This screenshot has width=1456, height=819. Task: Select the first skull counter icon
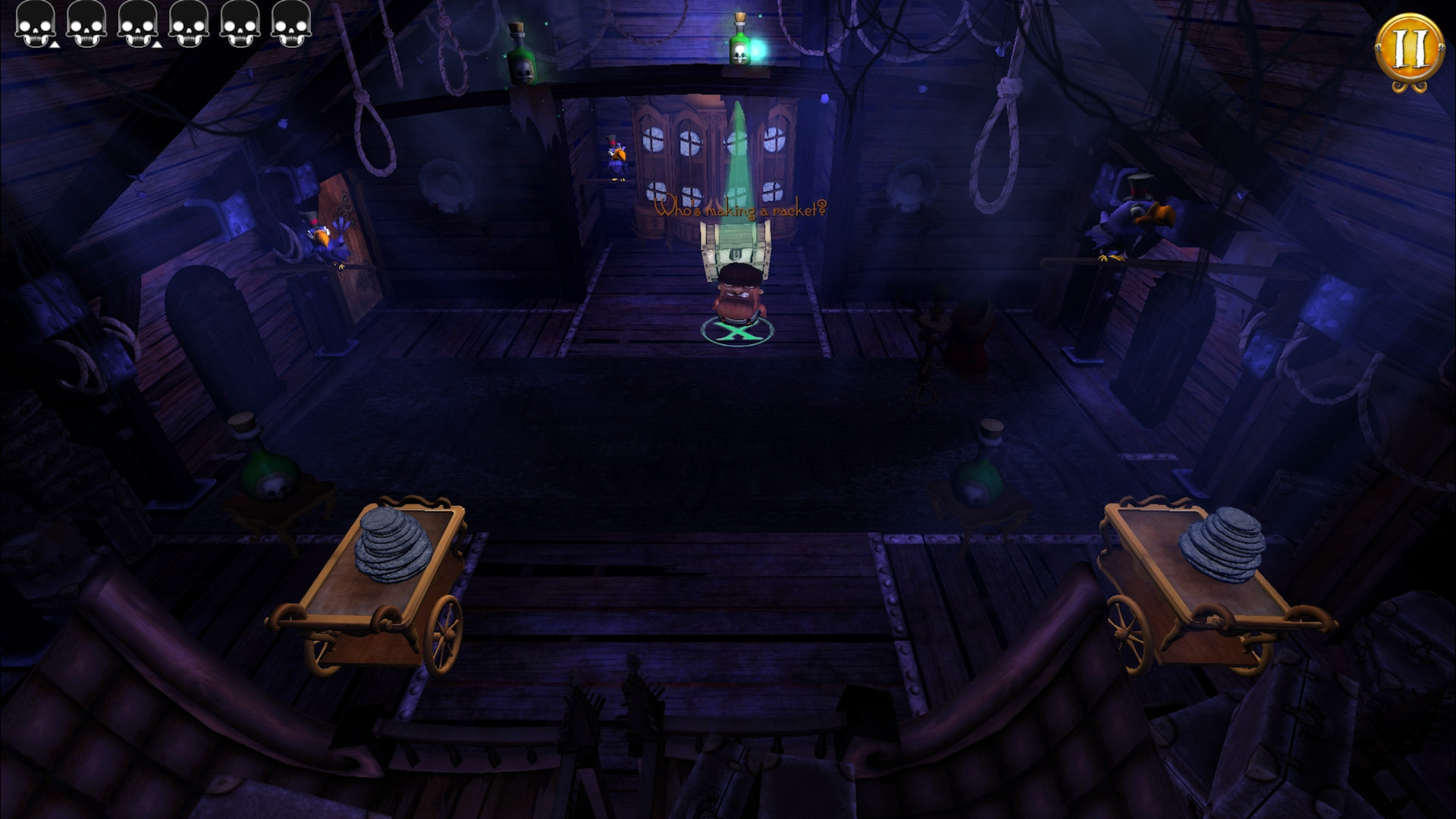point(36,27)
